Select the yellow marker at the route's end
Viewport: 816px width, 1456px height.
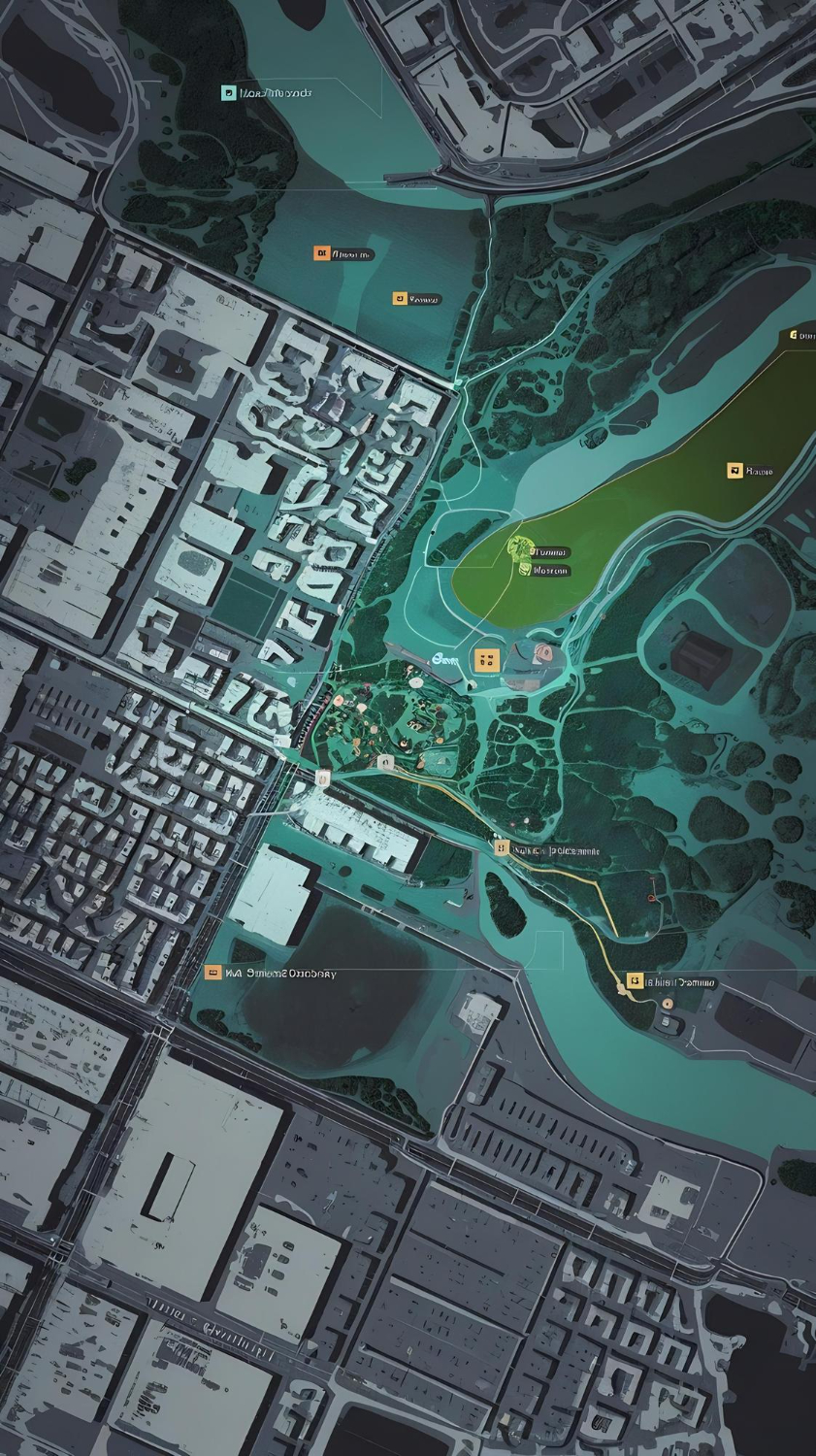point(635,981)
